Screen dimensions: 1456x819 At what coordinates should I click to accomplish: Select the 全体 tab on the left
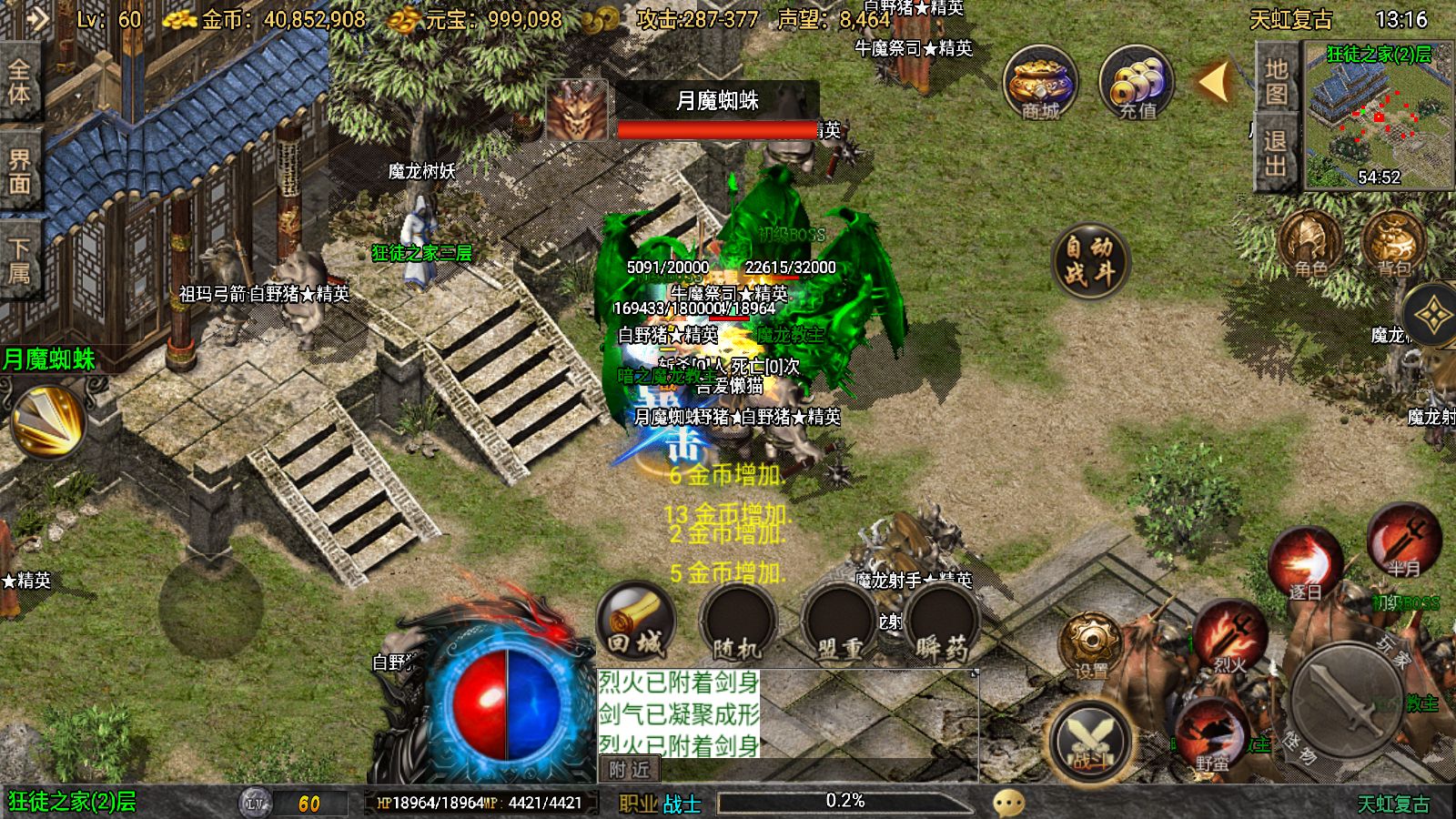(19, 82)
